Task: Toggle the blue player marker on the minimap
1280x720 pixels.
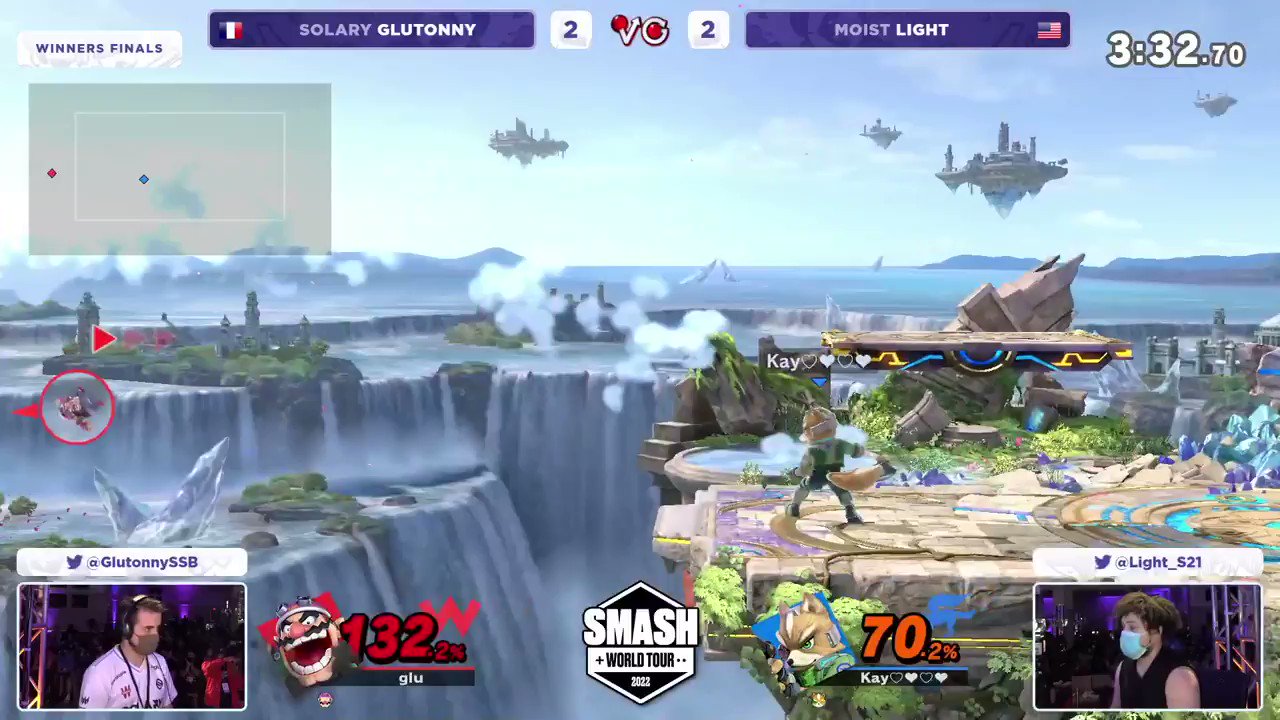Action: (x=143, y=179)
